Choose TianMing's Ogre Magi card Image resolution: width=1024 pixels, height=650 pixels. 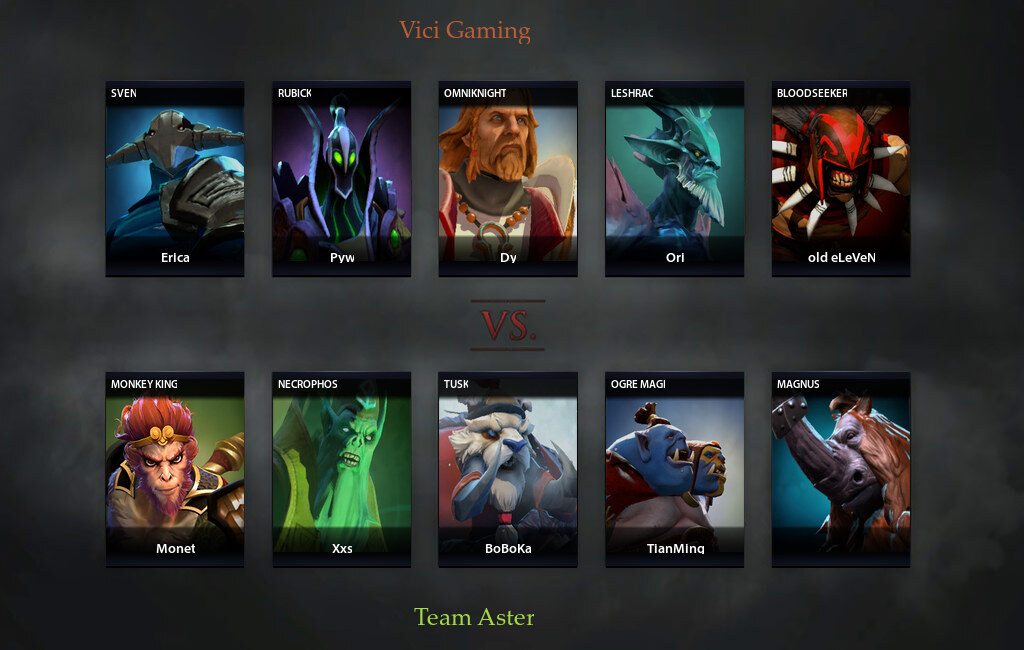click(675, 469)
